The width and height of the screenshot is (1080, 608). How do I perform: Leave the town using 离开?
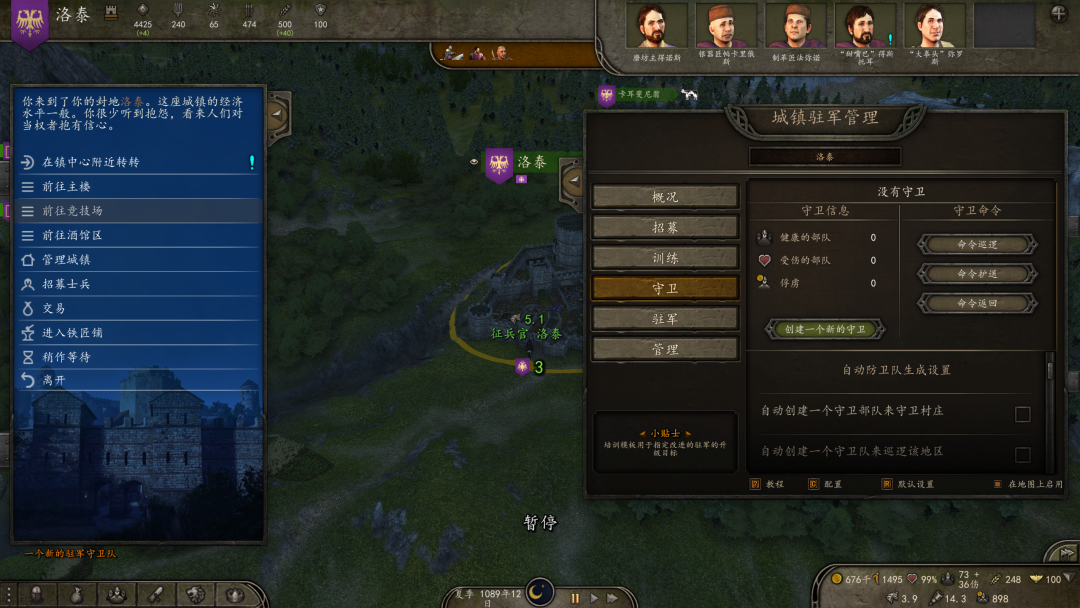pos(54,380)
